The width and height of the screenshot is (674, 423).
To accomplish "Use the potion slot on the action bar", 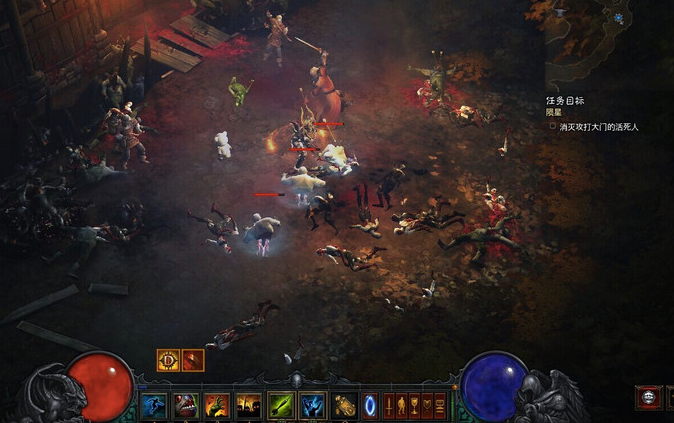I will (344, 405).
